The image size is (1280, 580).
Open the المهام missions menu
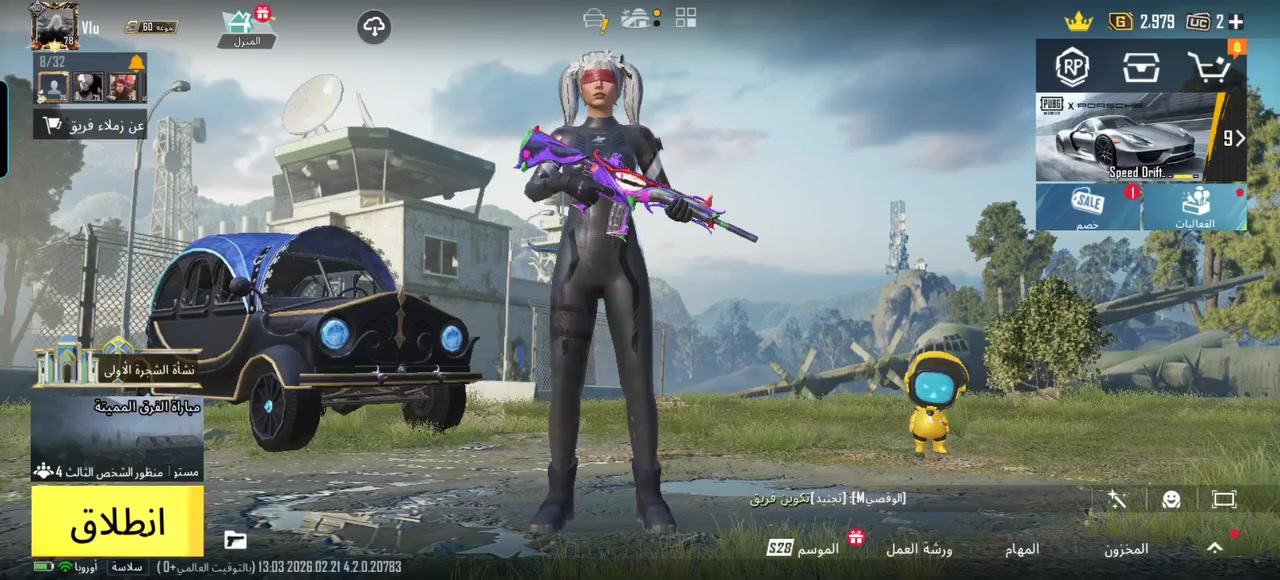tap(1022, 549)
